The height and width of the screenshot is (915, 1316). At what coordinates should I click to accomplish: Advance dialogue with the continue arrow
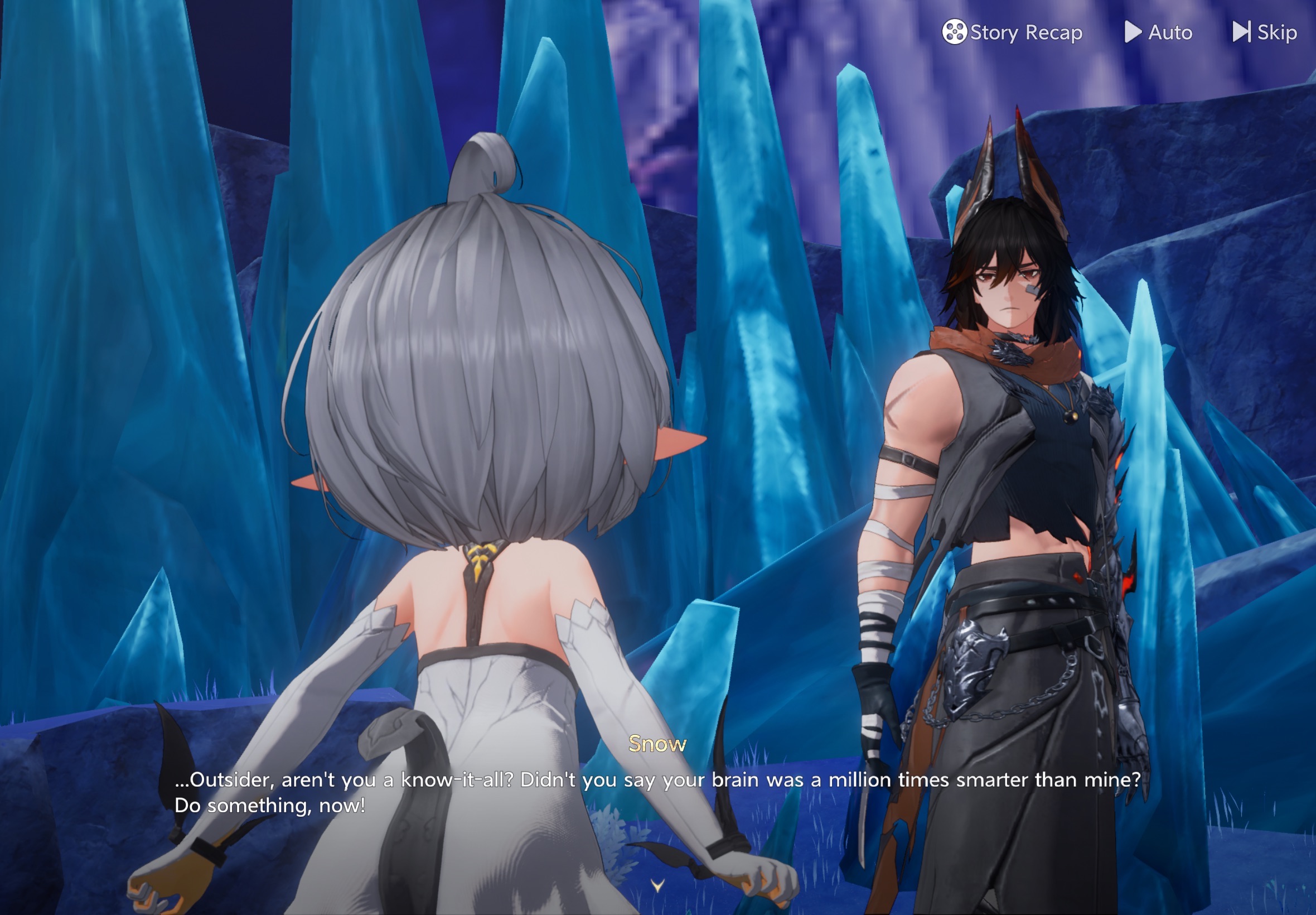click(657, 886)
